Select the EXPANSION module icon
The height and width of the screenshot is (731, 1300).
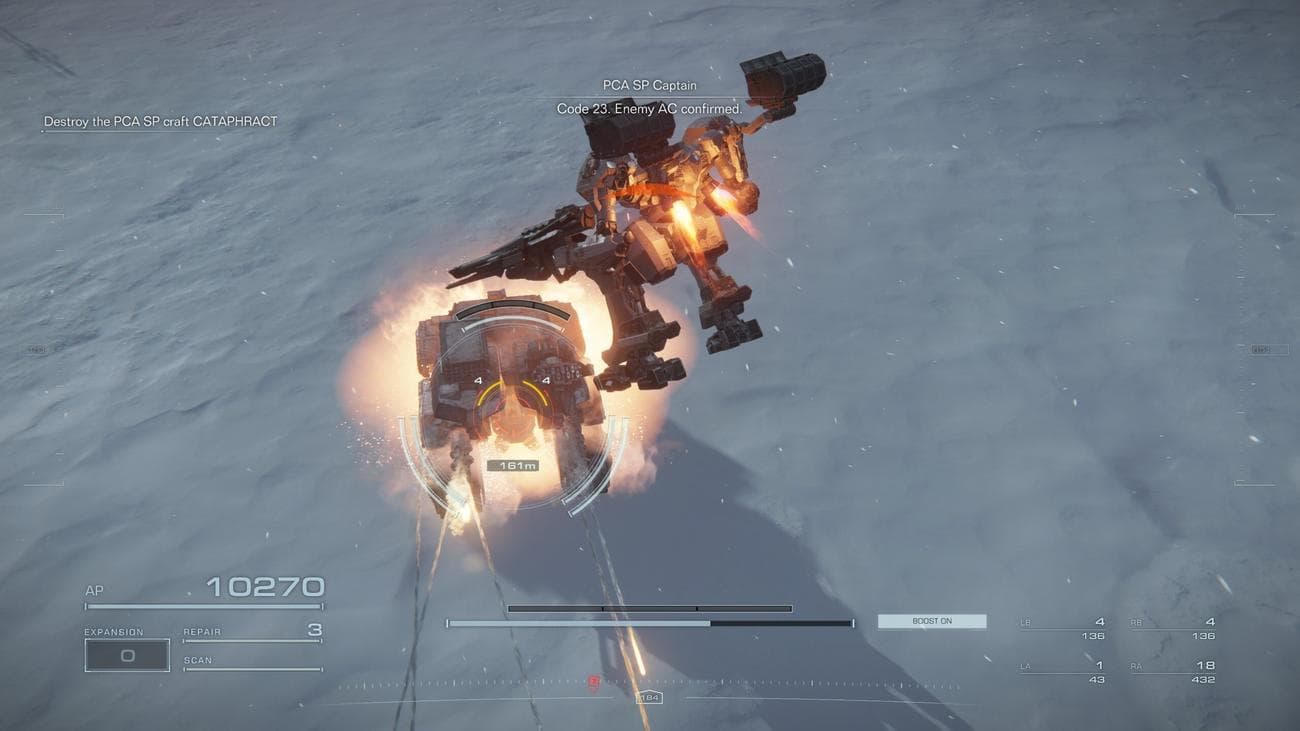127,654
